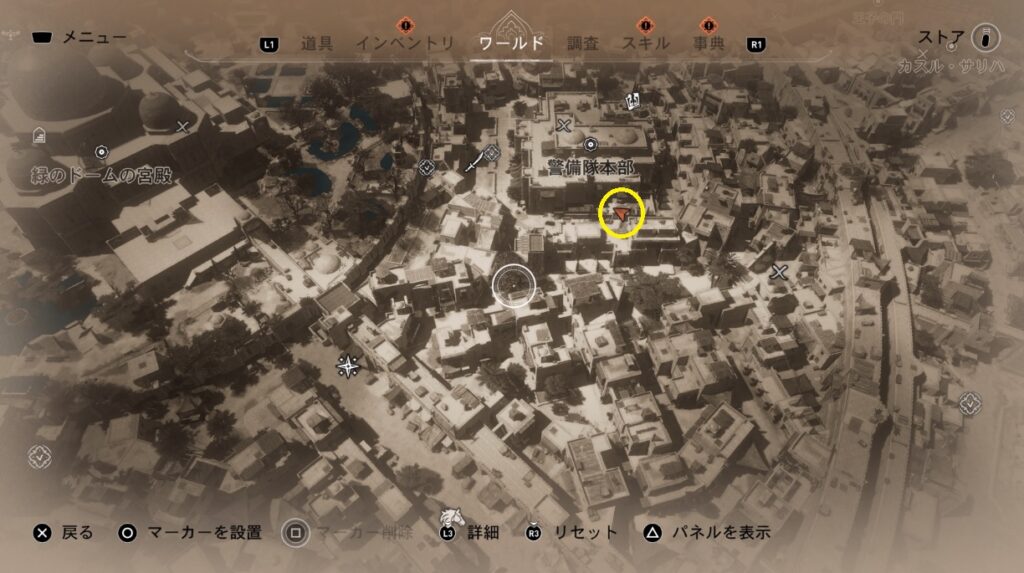Open the インベントリ tab
Screen dimensions: 1024x573
(x=405, y=43)
